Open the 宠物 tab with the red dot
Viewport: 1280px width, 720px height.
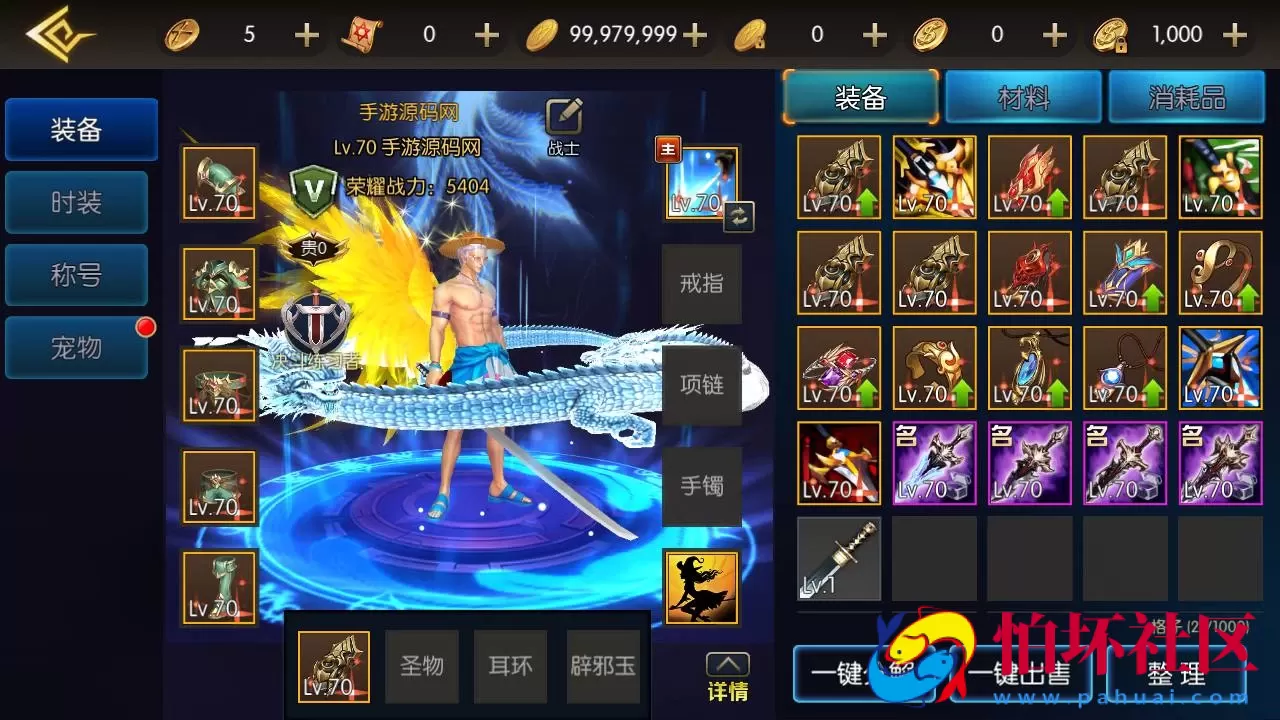pos(76,347)
